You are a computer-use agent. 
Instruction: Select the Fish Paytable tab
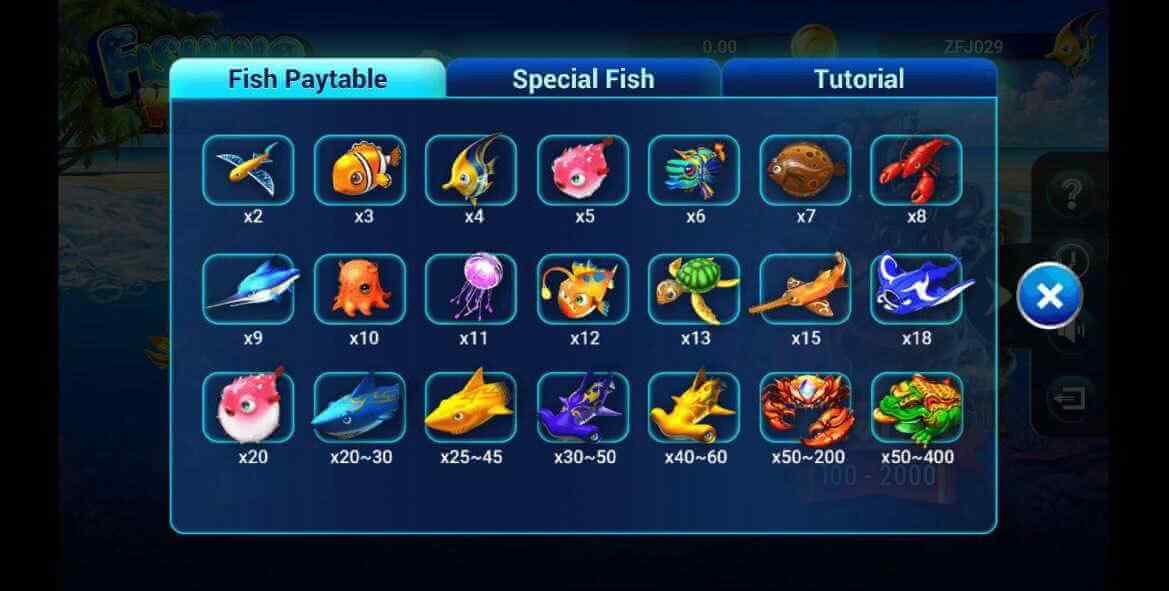[307, 79]
